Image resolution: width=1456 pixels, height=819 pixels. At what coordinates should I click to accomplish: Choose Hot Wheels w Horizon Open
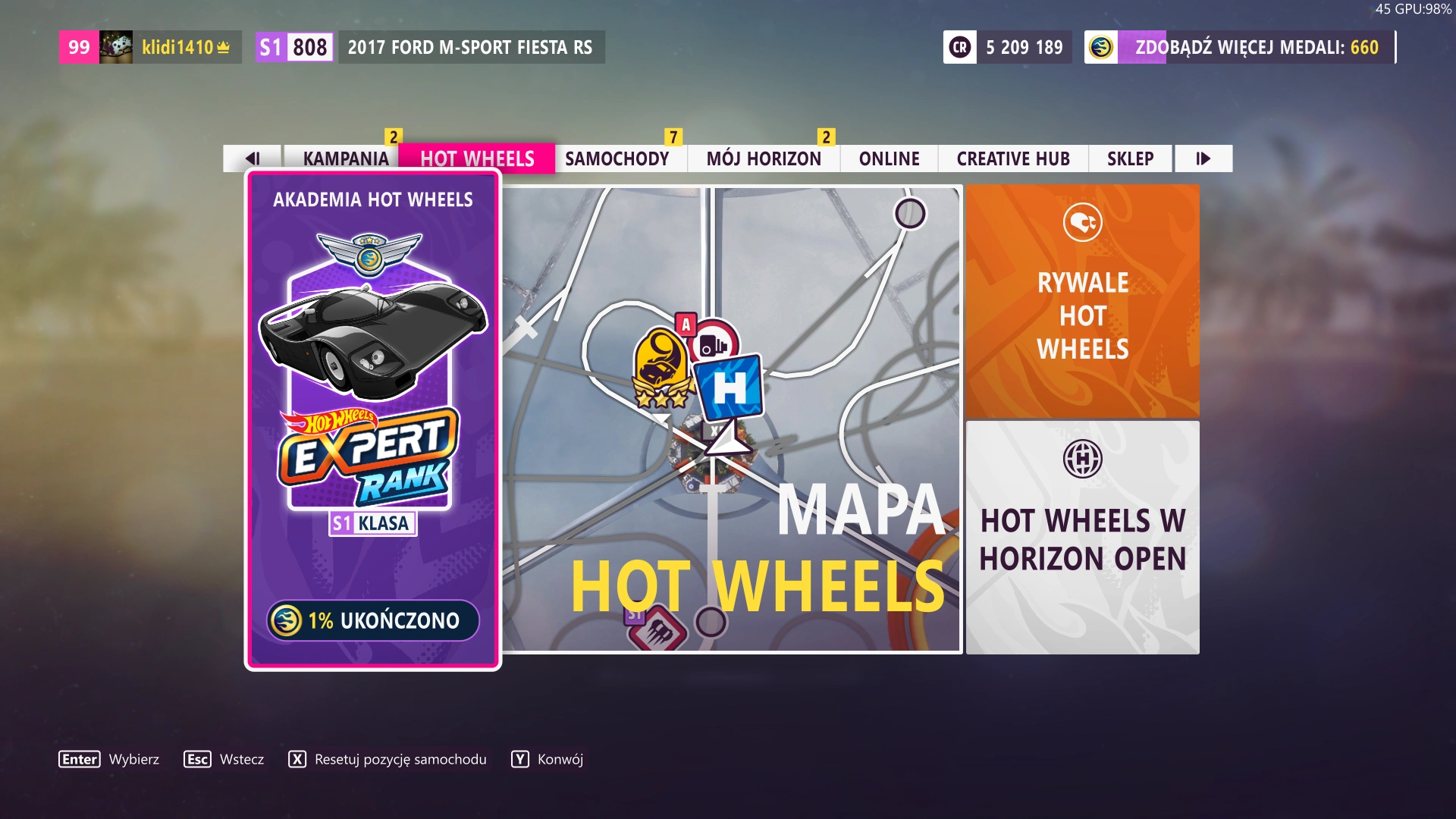coord(1082,538)
